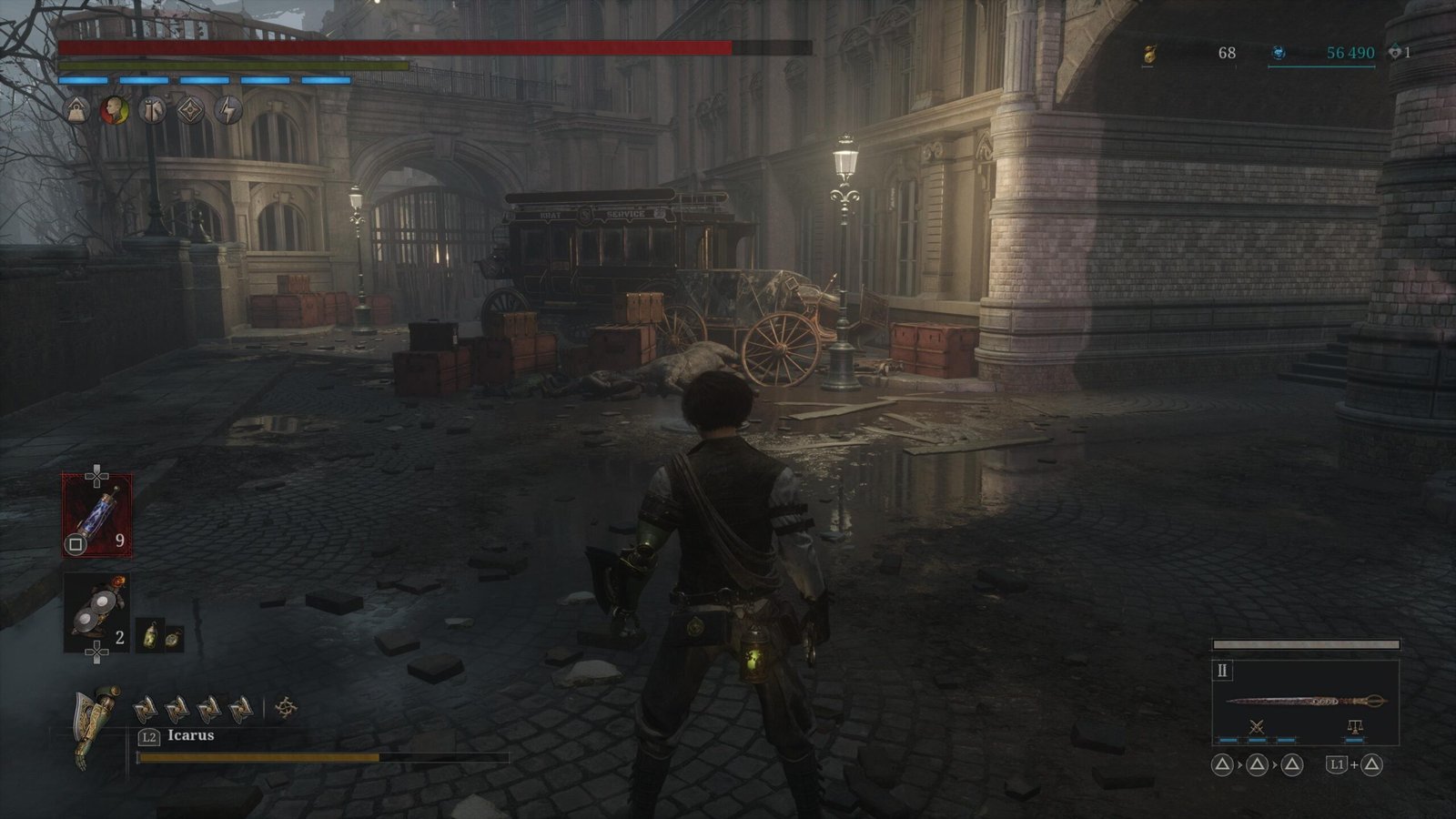This screenshot has height=819, width=1456.
Task: Select the twin-disc throwable item slot
Action: coord(96,613)
